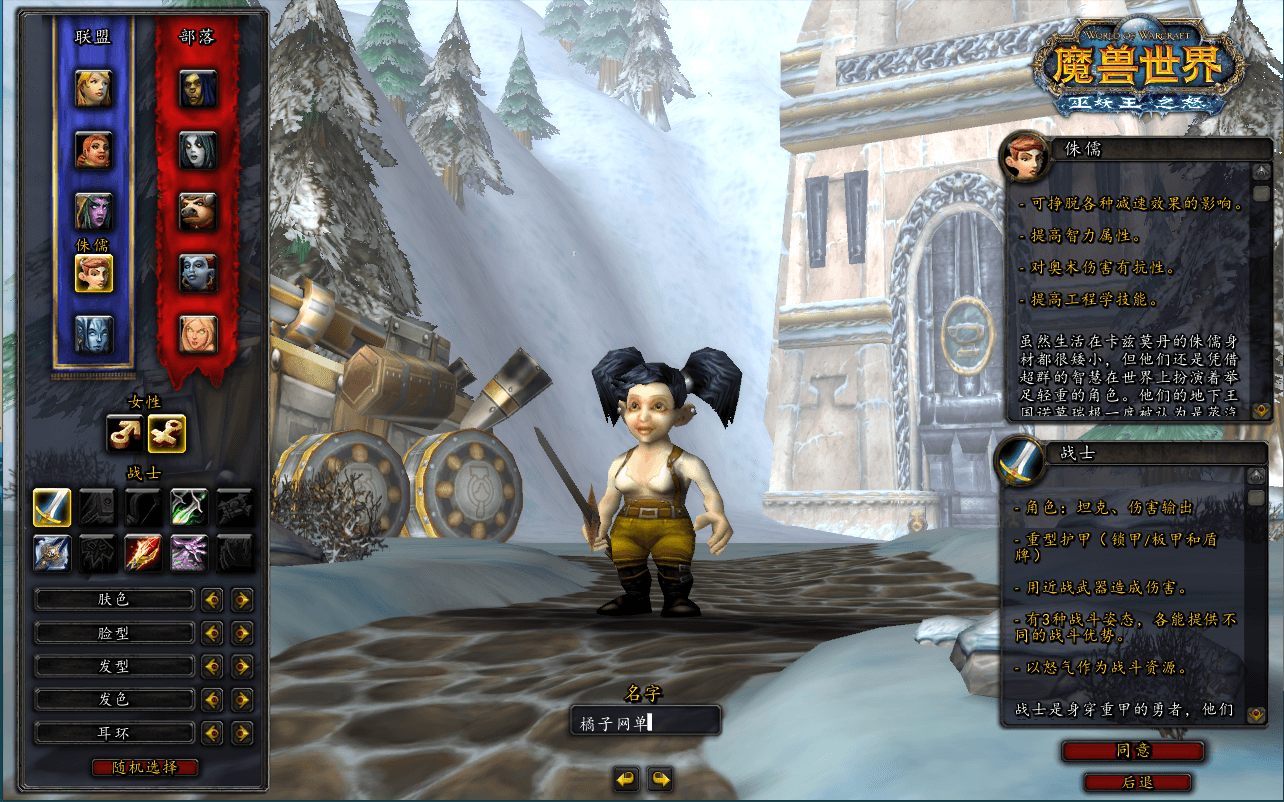Select the Undead race portrait
The width and height of the screenshot is (1284, 802).
coord(198,150)
